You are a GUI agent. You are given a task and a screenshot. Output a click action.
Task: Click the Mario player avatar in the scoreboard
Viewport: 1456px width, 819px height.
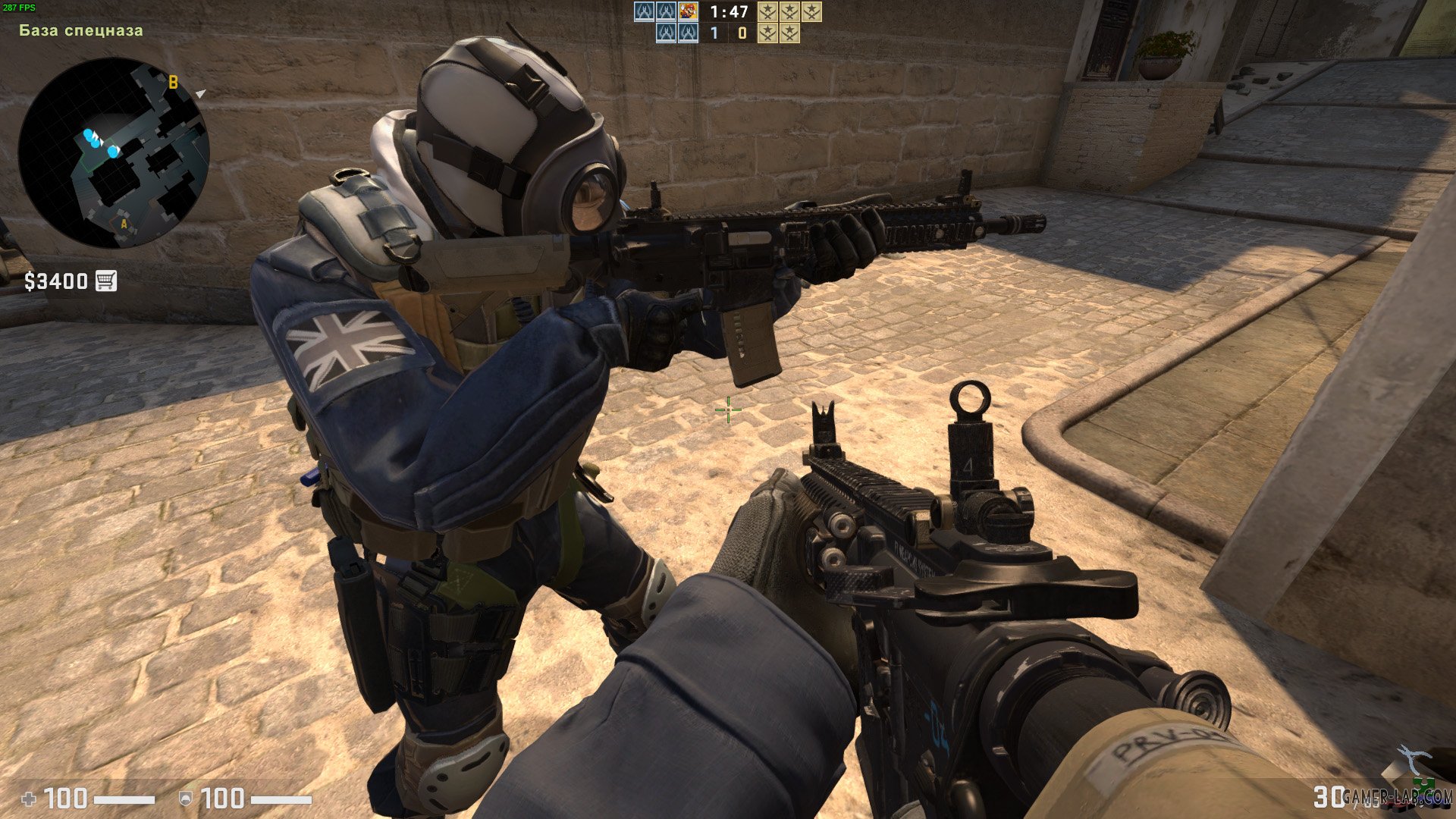coord(687,11)
